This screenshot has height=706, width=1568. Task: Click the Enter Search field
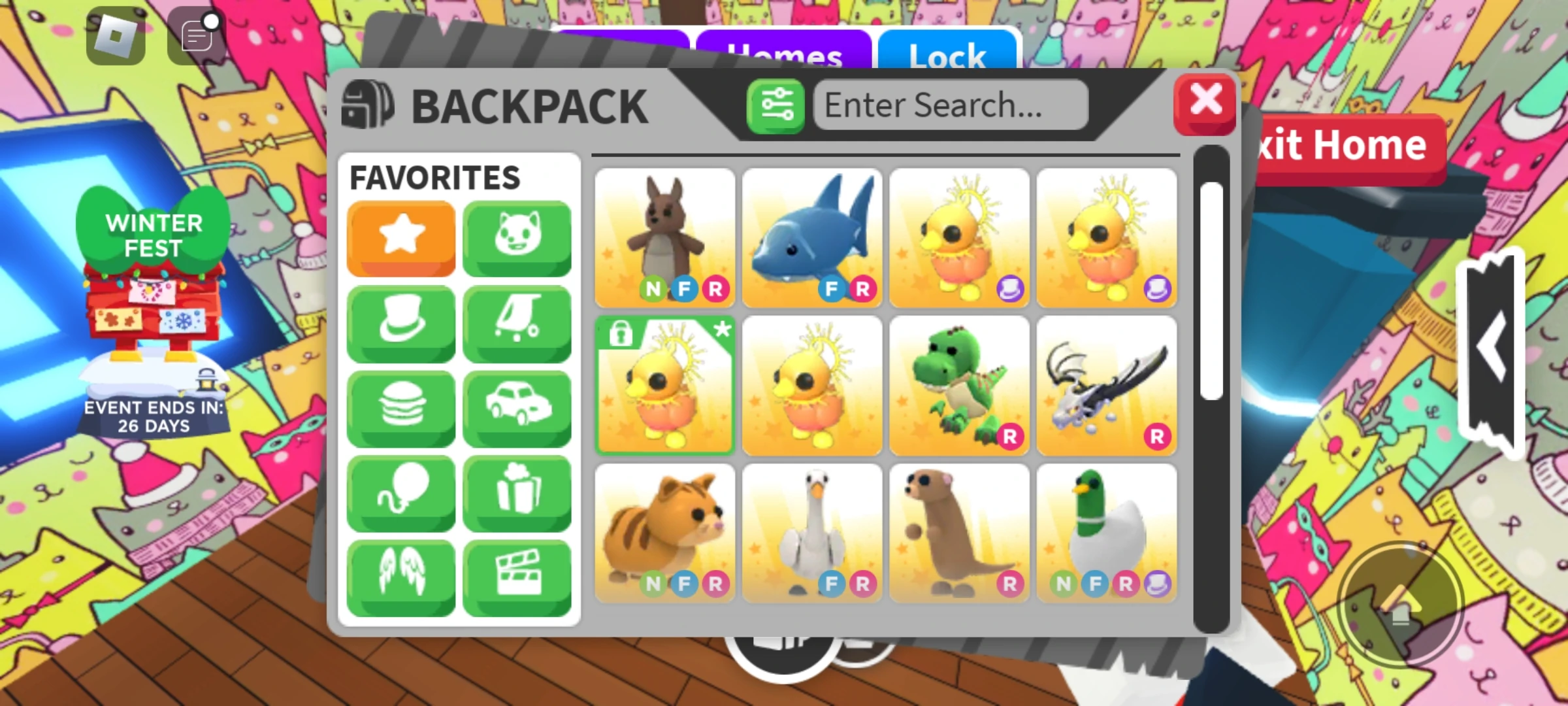[x=949, y=104]
